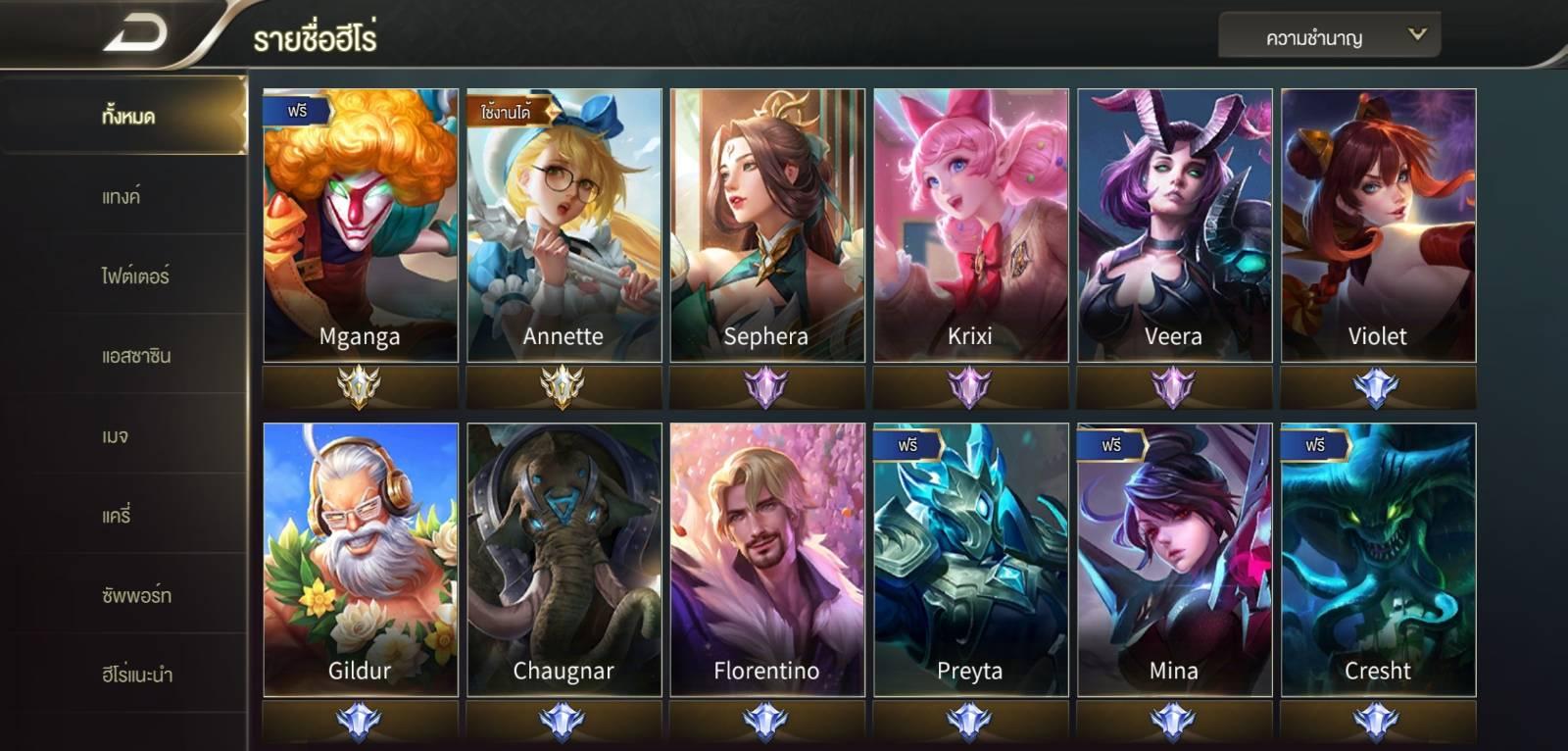Viewport: 1568px width, 751px height.
Task: Filter heroes by แทงค์ role
Action: point(122,196)
